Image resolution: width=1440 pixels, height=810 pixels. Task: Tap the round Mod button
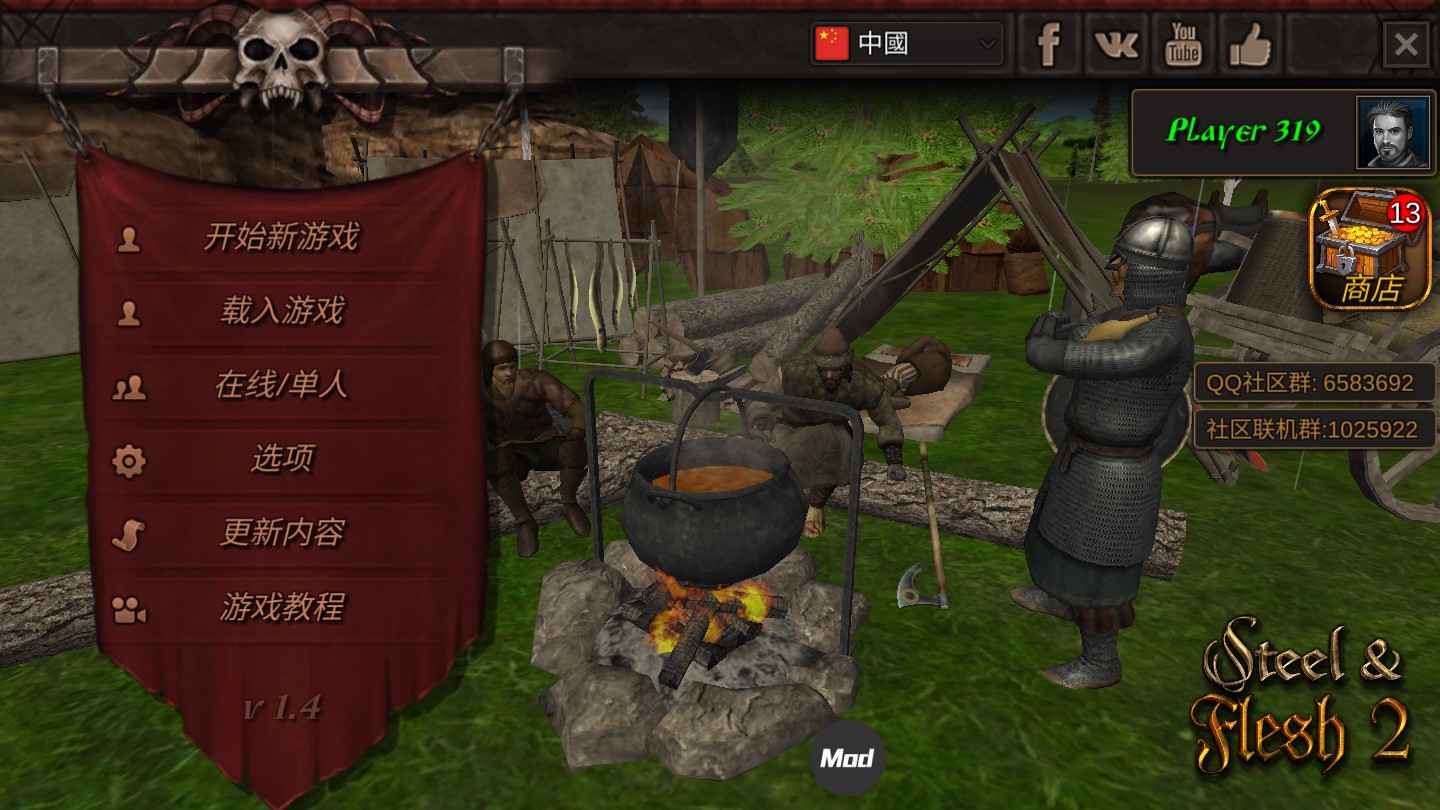[847, 758]
